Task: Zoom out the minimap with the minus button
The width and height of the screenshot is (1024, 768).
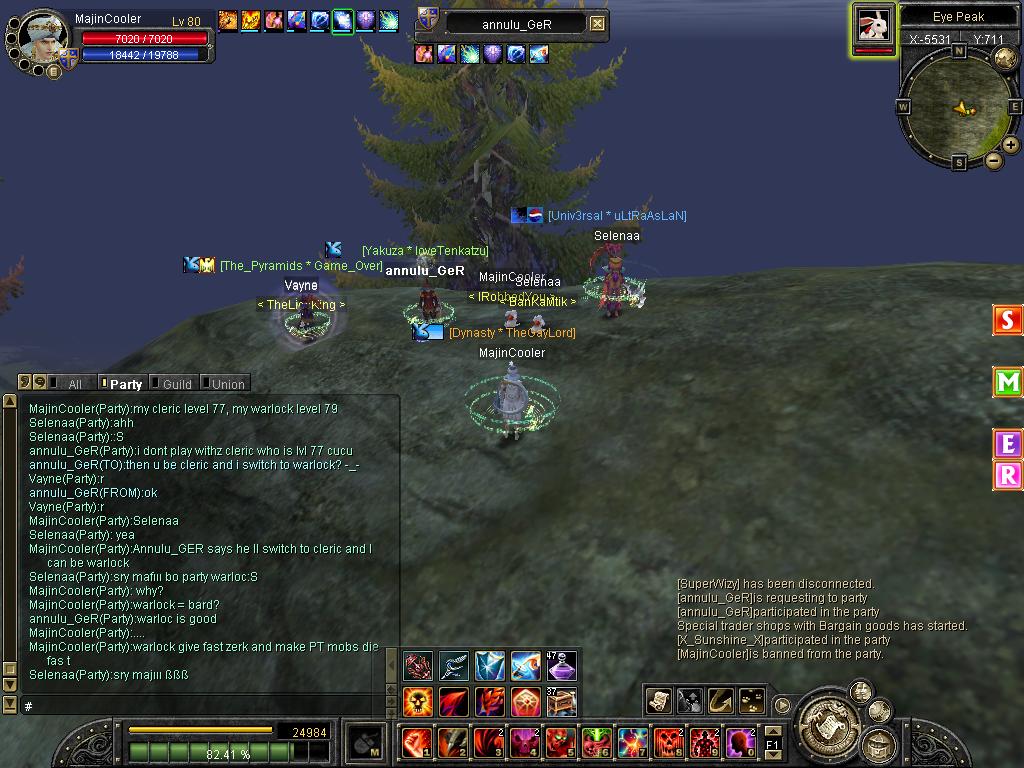Action: (994, 161)
